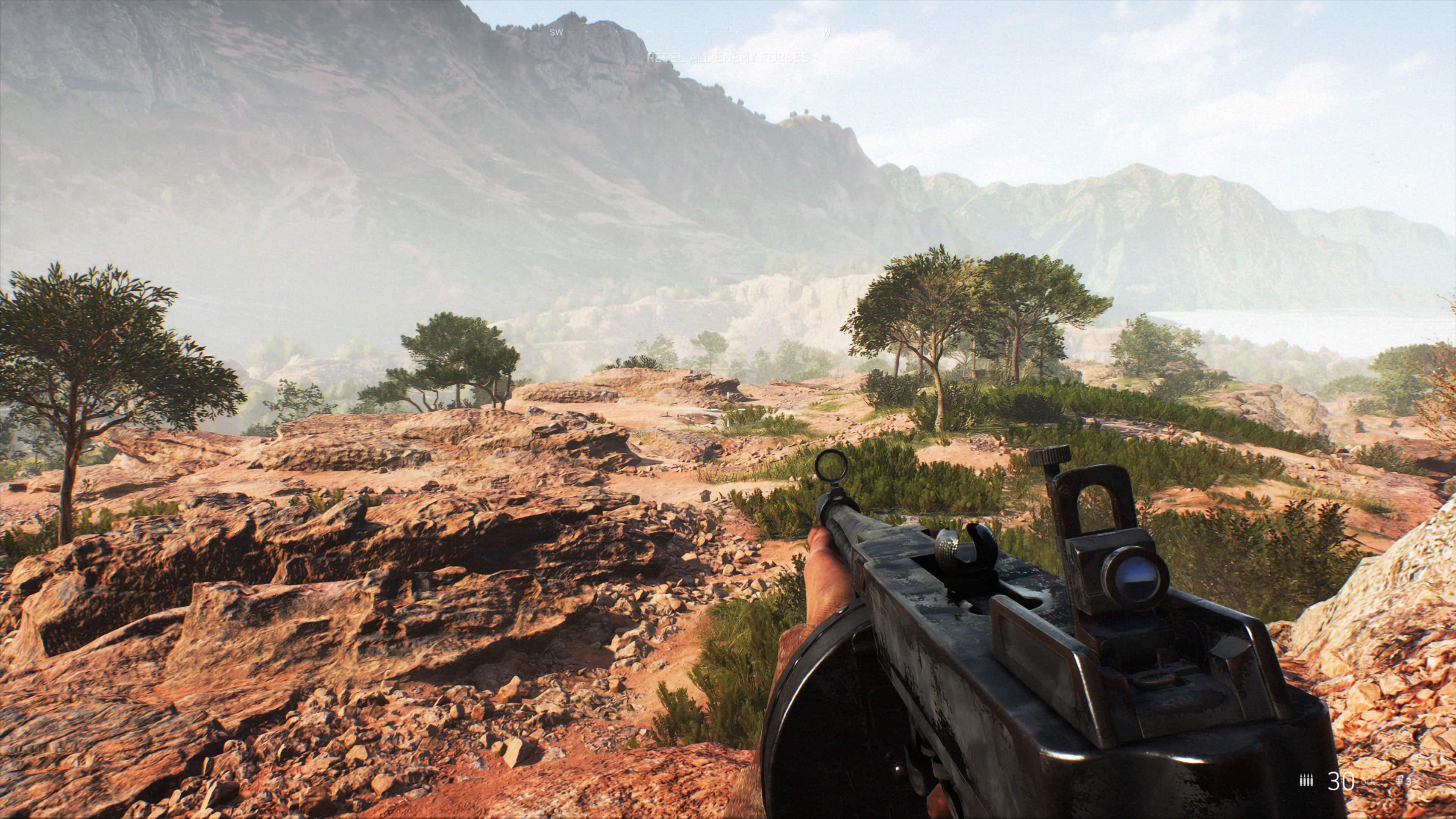
Task: Click the W compass heading marker
Action: [826, 33]
